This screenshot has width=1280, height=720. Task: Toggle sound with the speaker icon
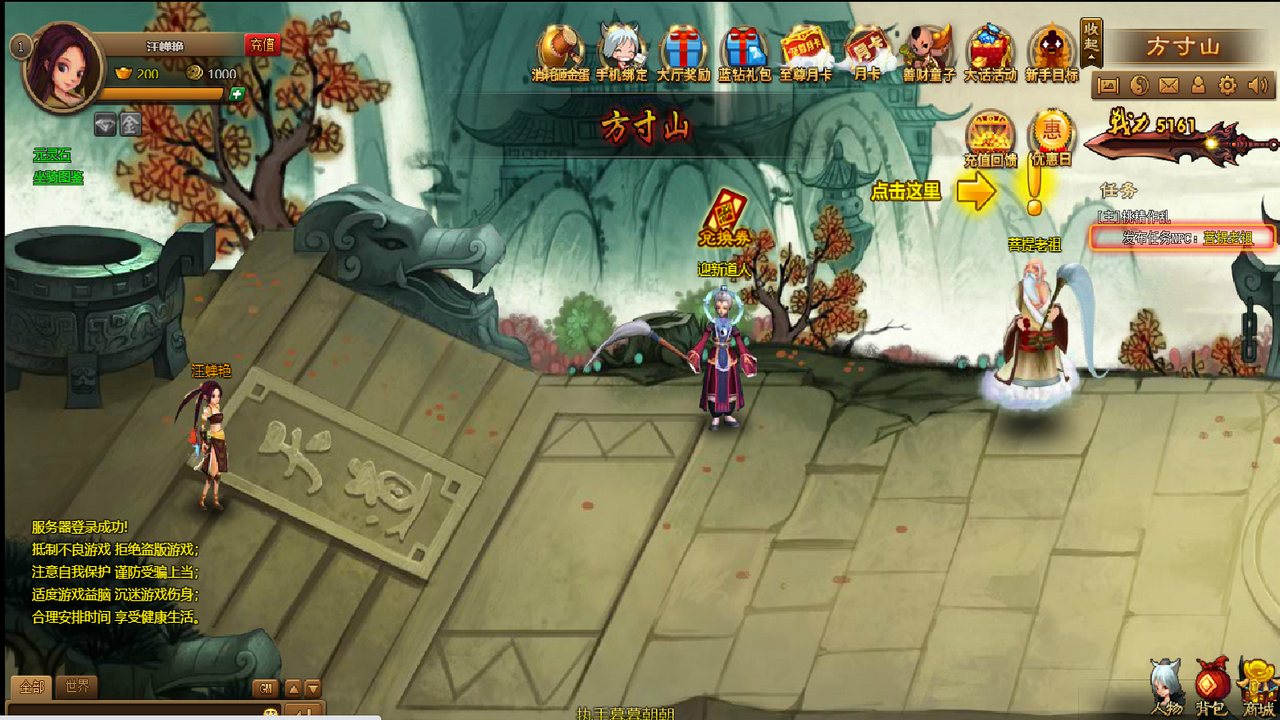pyautogui.click(x=1256, y=86)
